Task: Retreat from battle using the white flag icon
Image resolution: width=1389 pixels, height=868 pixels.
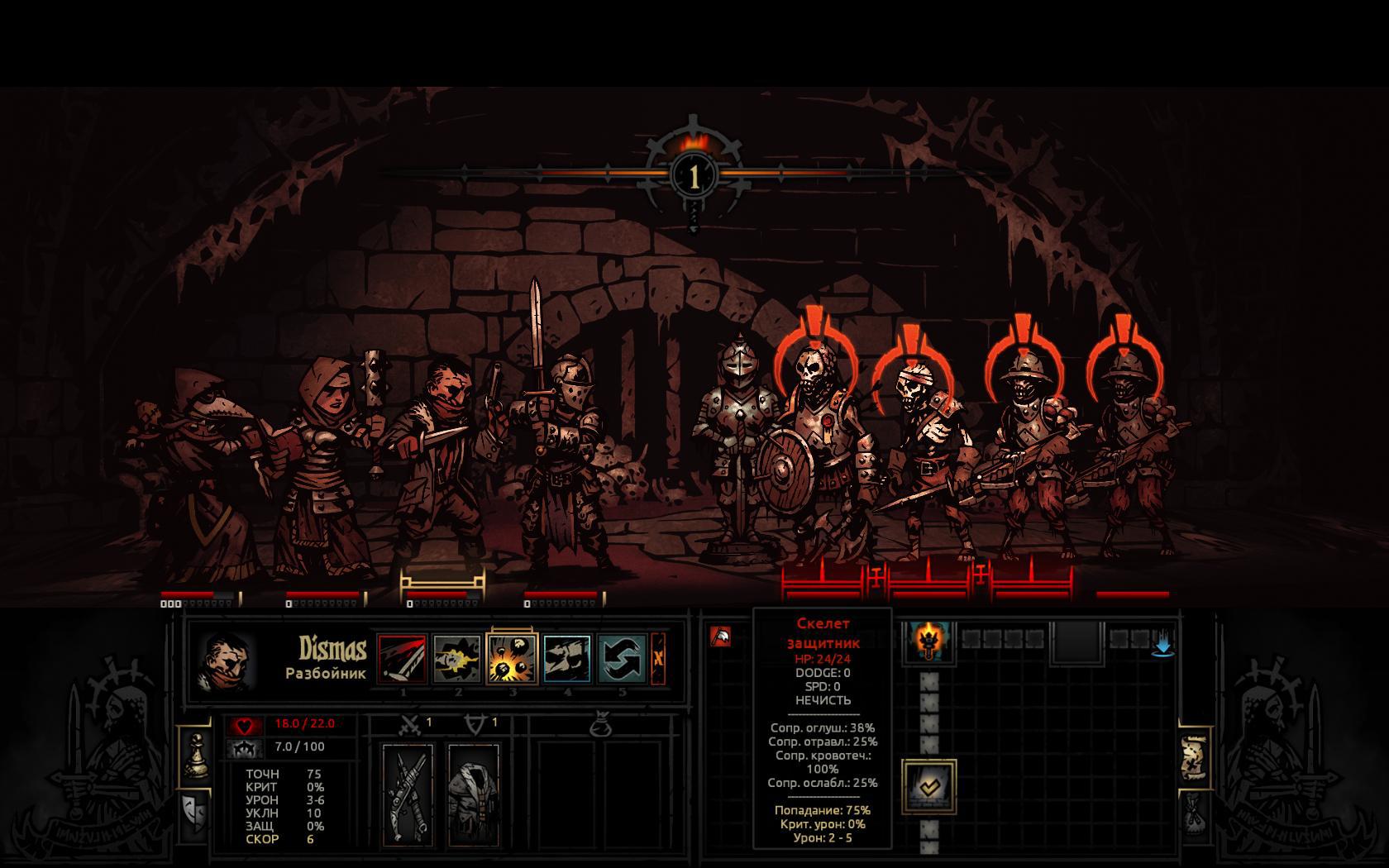Action: point(720,637)
